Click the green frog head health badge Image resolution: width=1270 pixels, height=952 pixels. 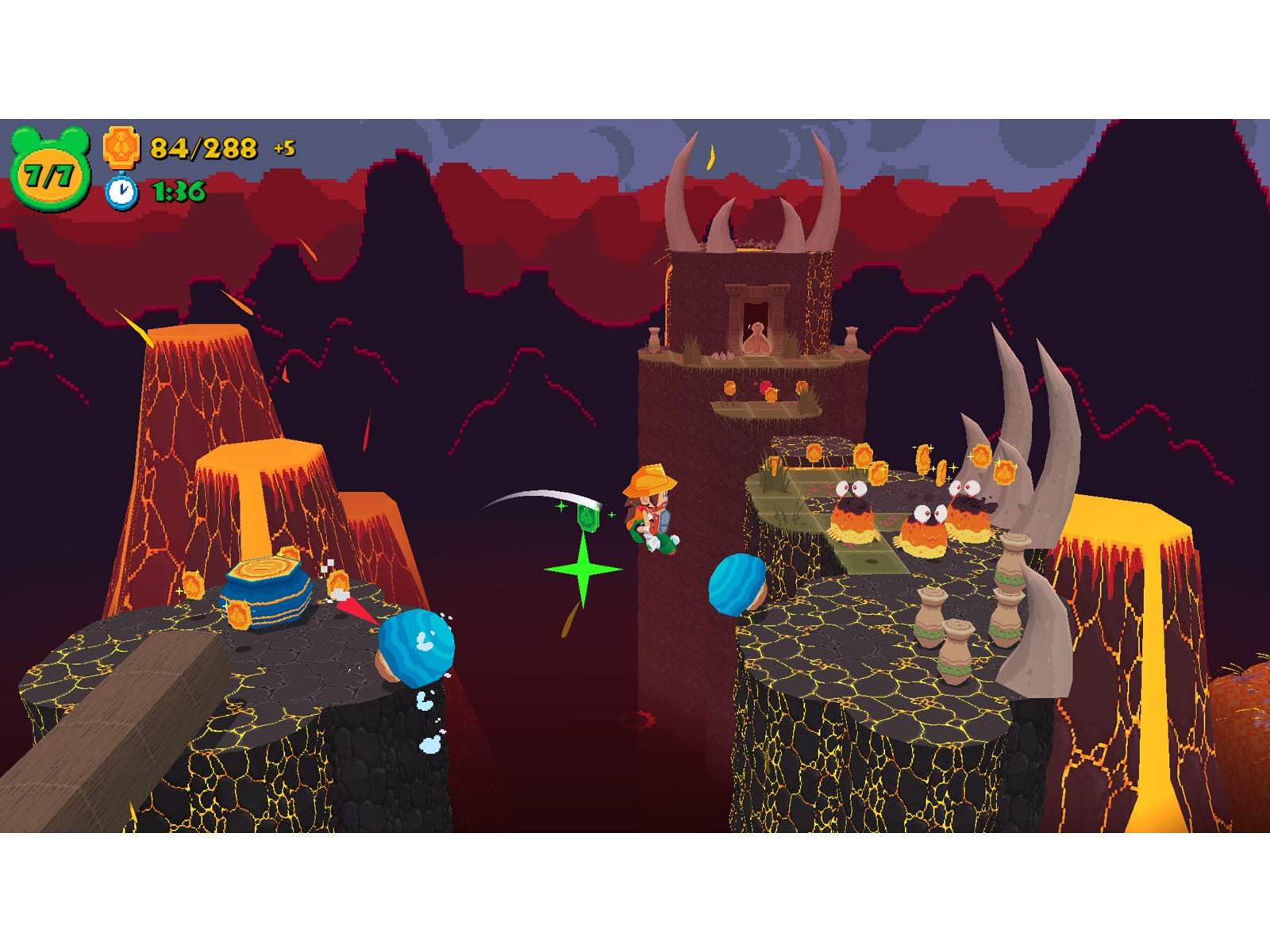tap(50, 171)
